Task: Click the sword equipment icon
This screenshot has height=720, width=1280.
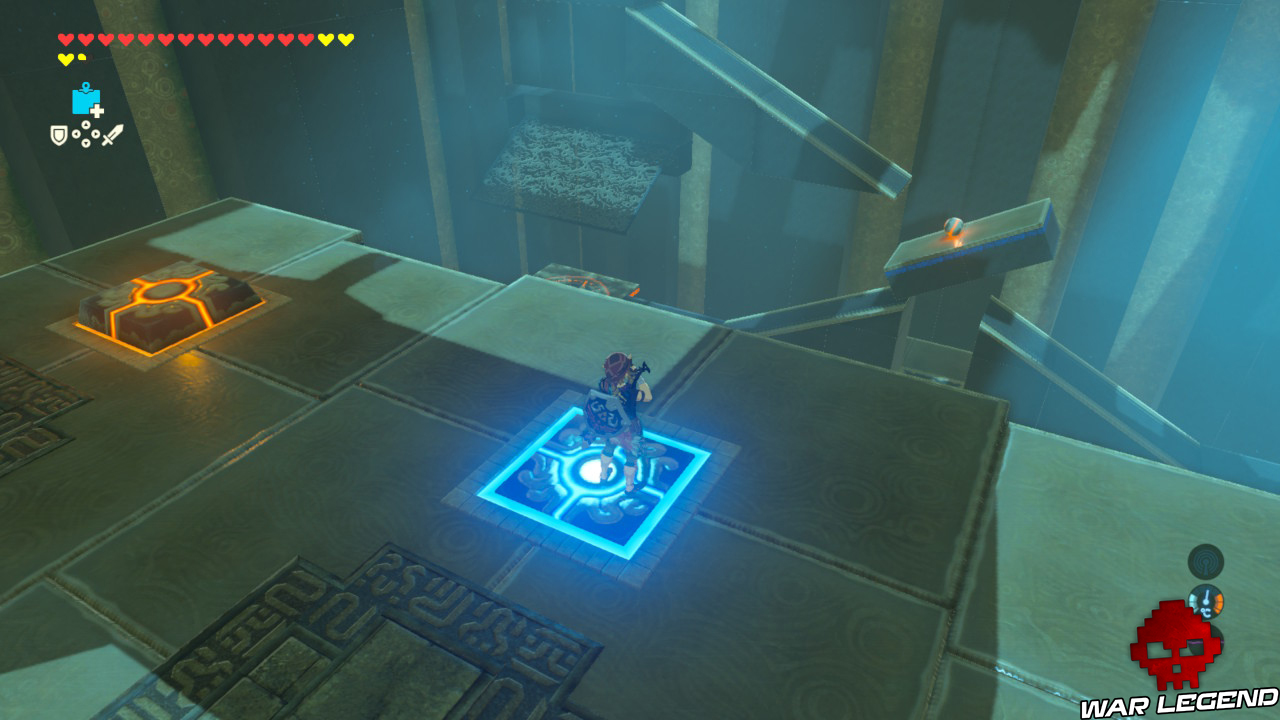Action: click(x=112, y=134)
